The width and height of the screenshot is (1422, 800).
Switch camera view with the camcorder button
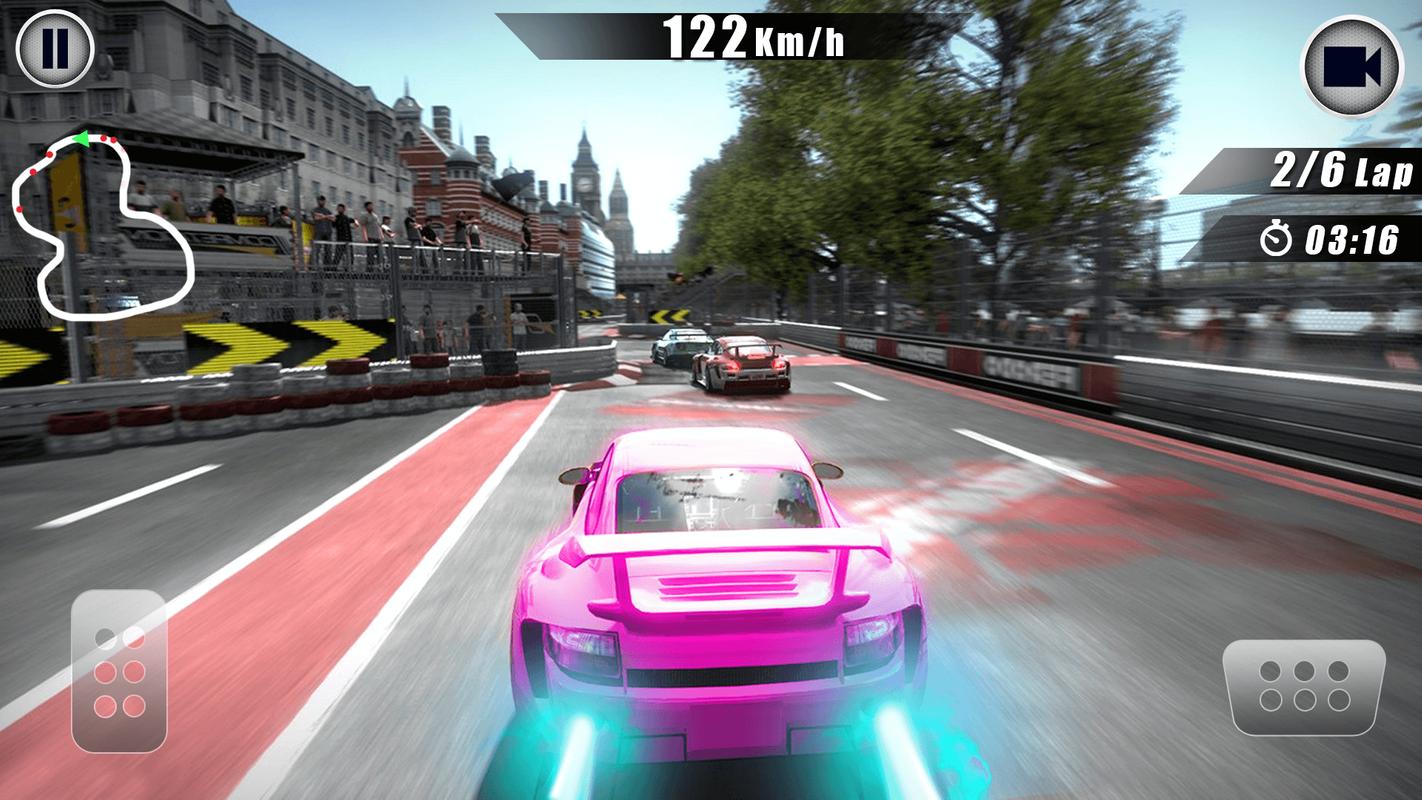tap(1351, 66)
